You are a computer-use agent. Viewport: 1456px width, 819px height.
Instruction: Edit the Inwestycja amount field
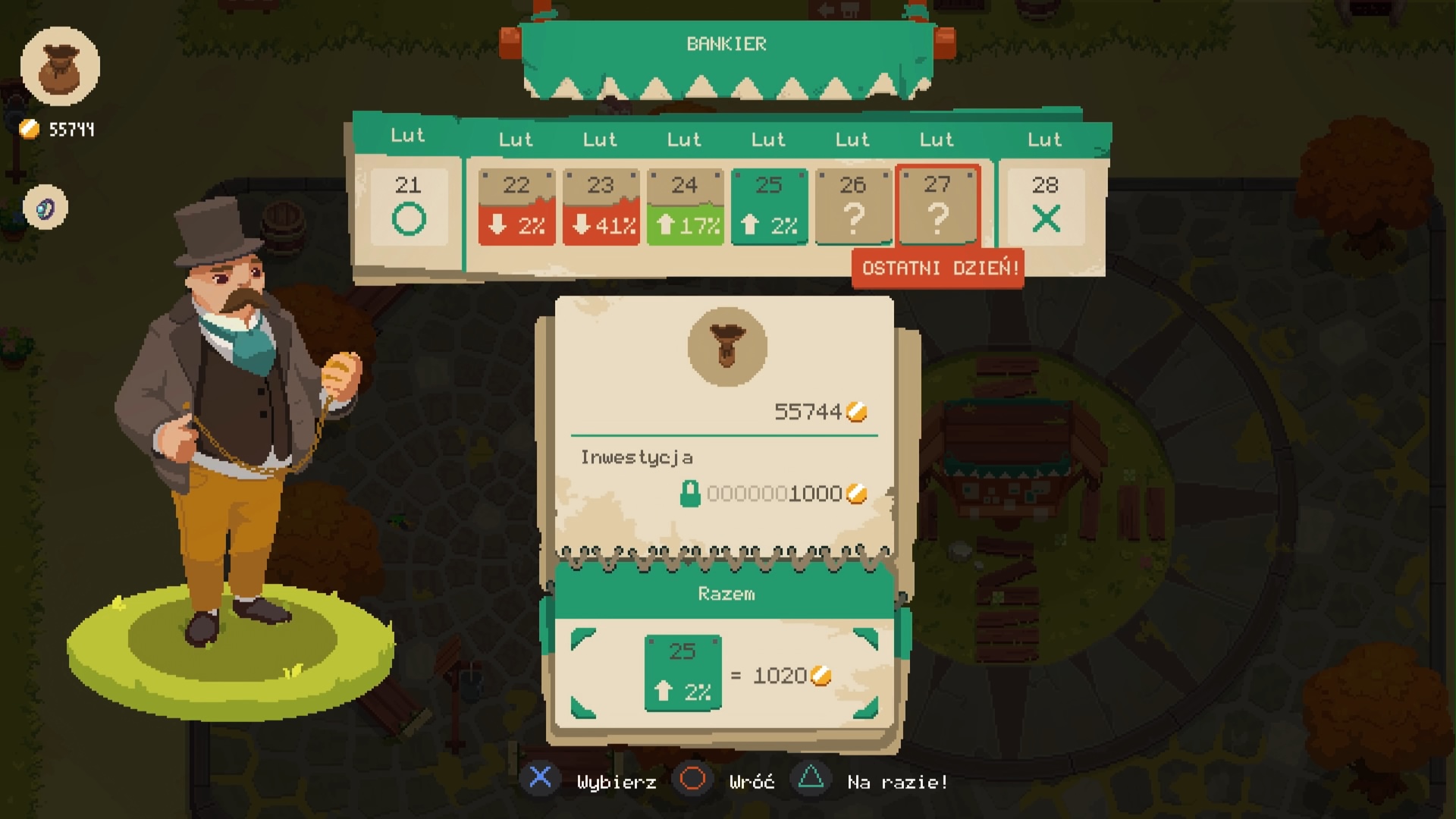pos(775,494)
